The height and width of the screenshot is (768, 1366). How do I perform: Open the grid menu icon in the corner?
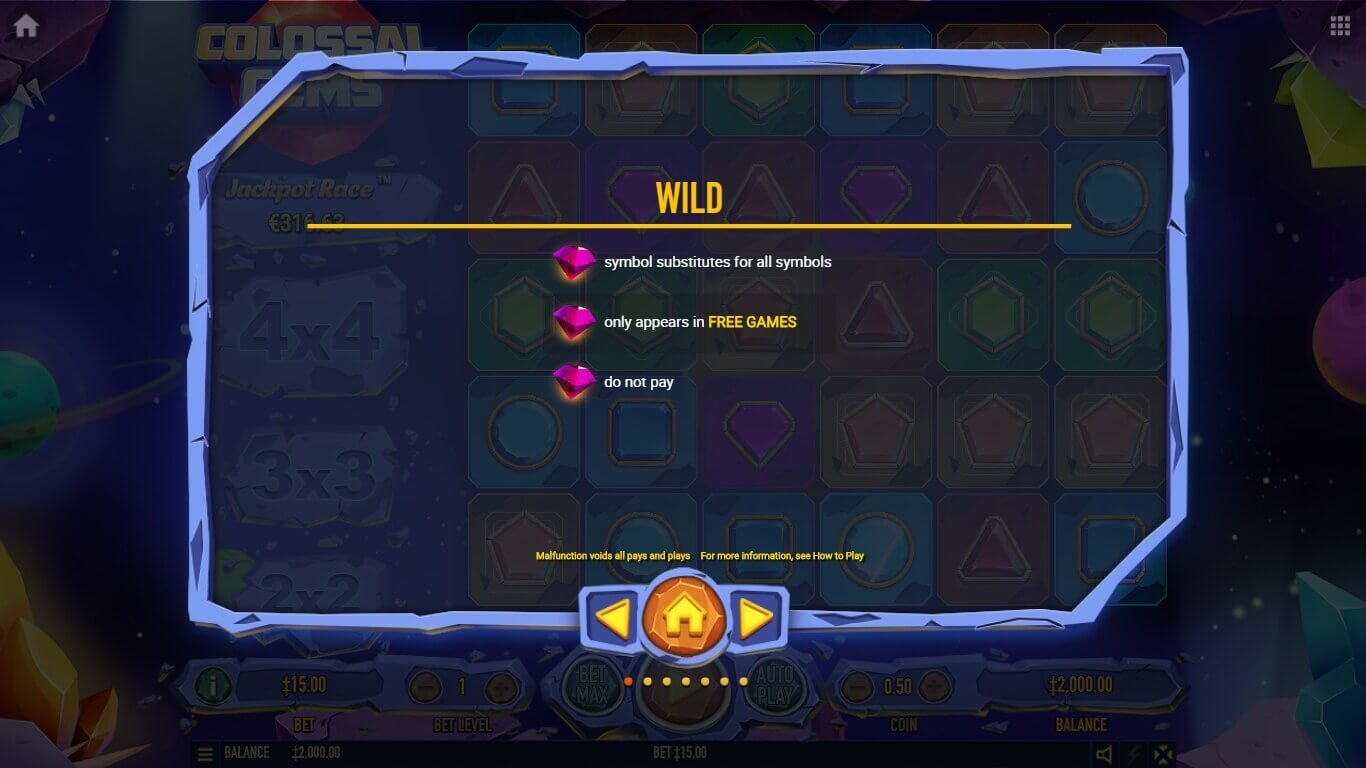(1340, 26)
